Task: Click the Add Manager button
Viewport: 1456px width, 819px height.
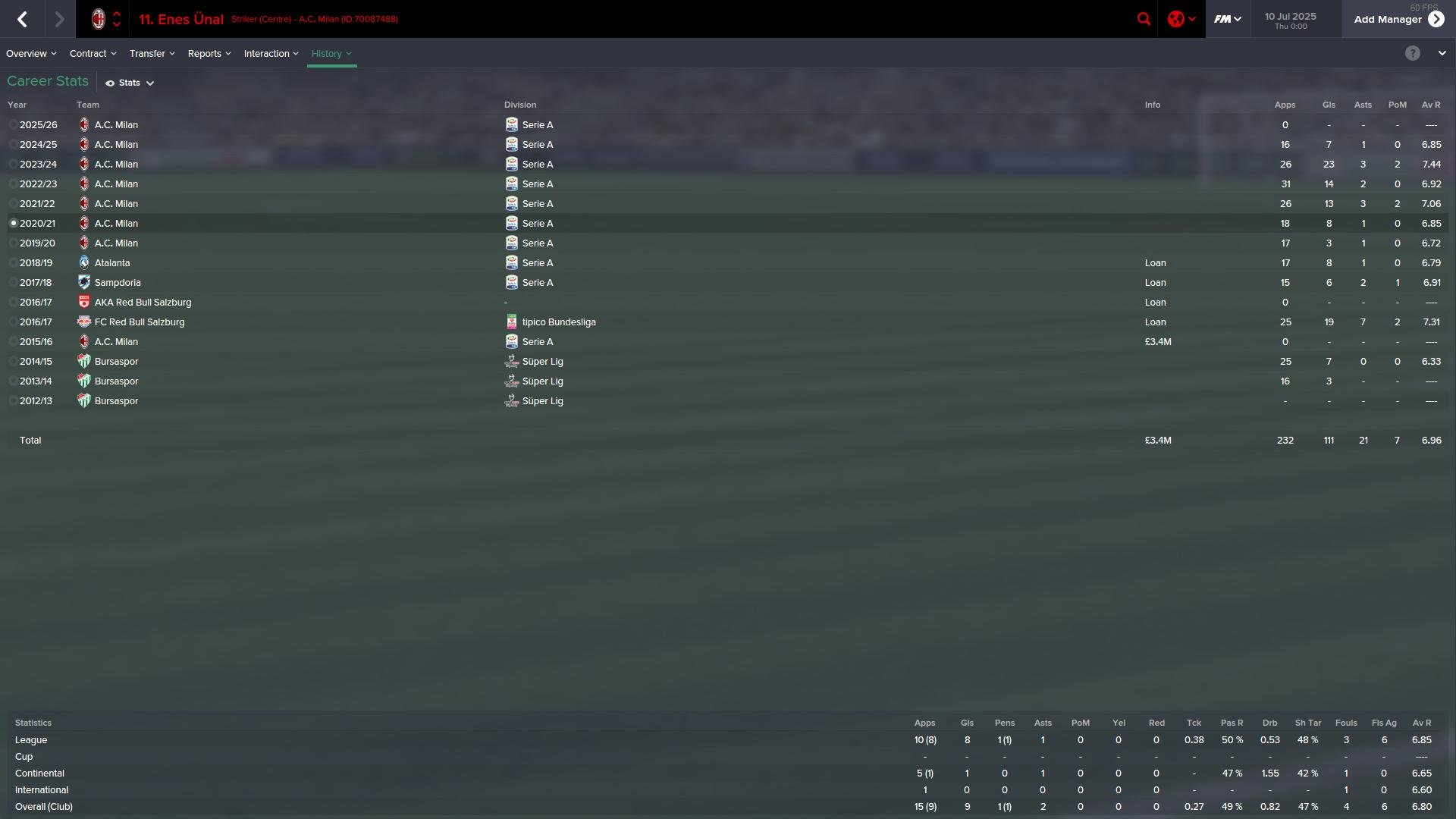Action: 1398,19
